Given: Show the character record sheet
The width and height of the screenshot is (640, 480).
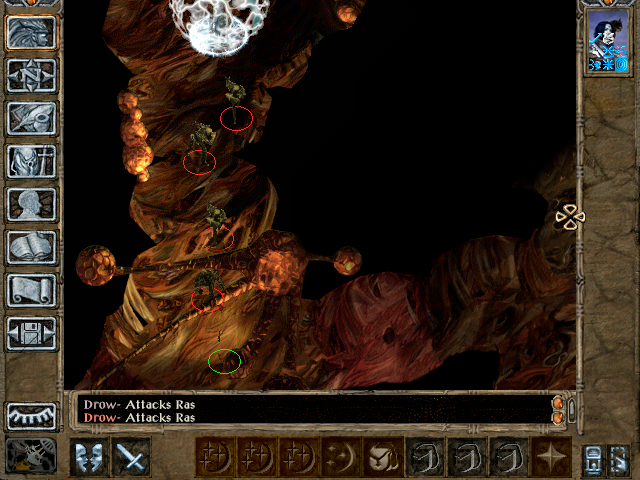Looking at the screenshot, I should 31,204.
